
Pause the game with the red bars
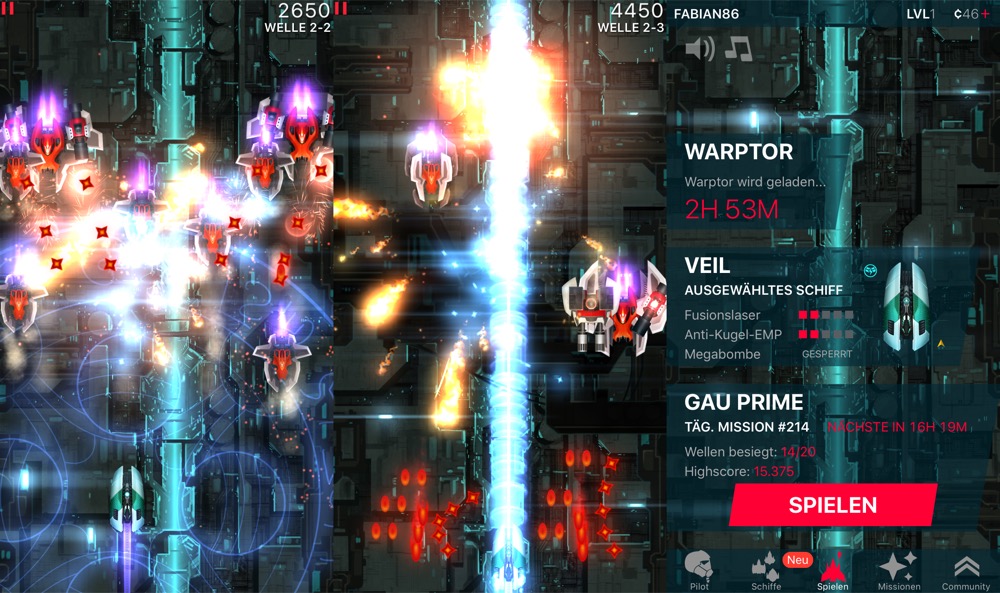point(341,9)
